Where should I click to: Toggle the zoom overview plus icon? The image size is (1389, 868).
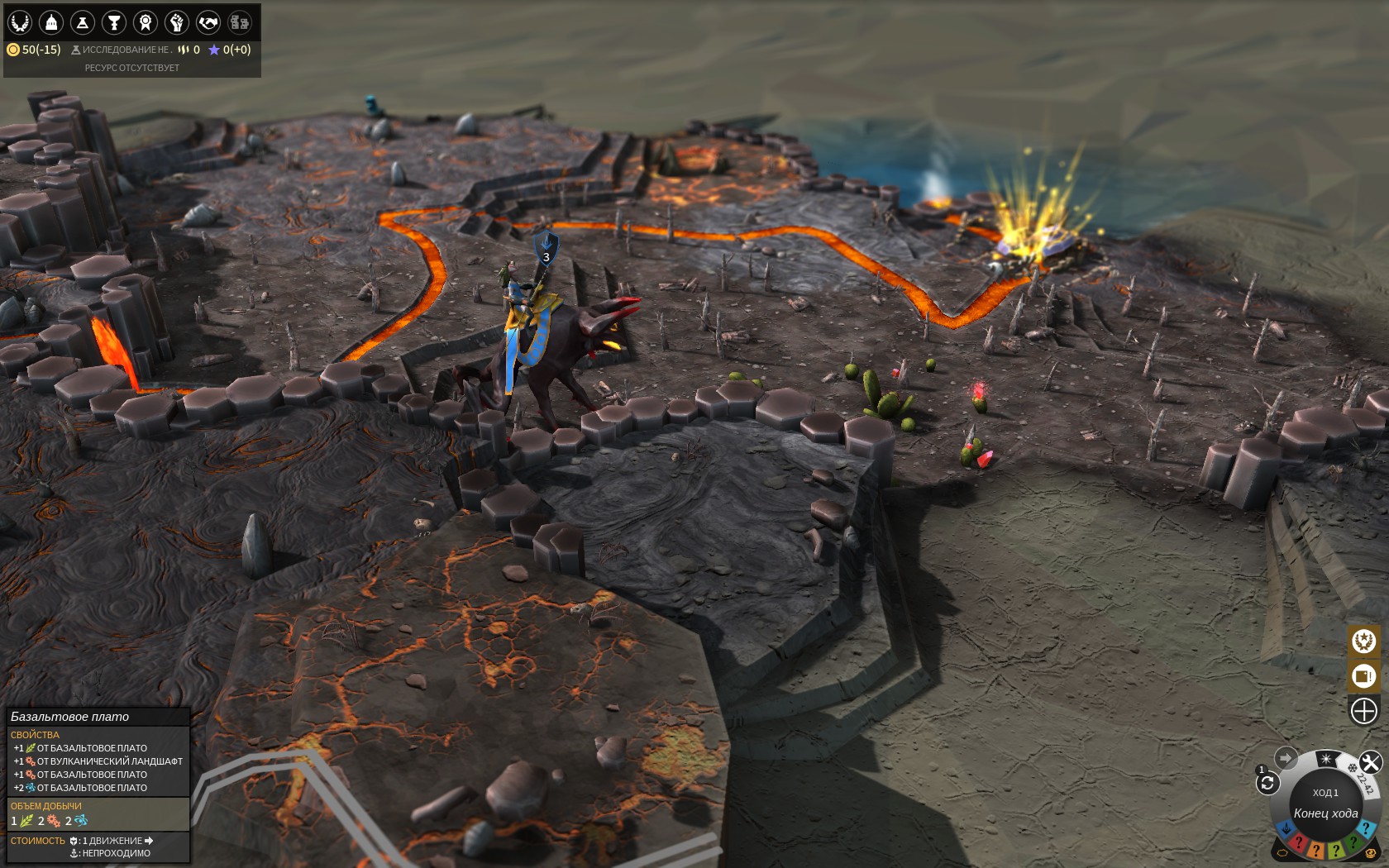(x=1363, y=709)
